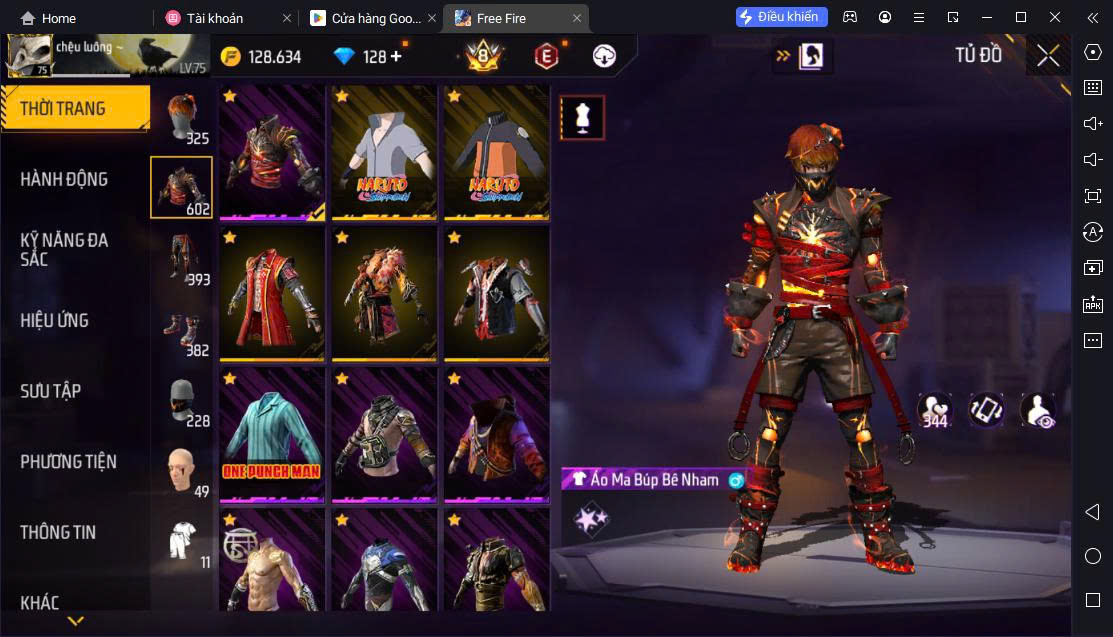
Task: Close the wardrobe with the X button
Action: coord(1048,56)
